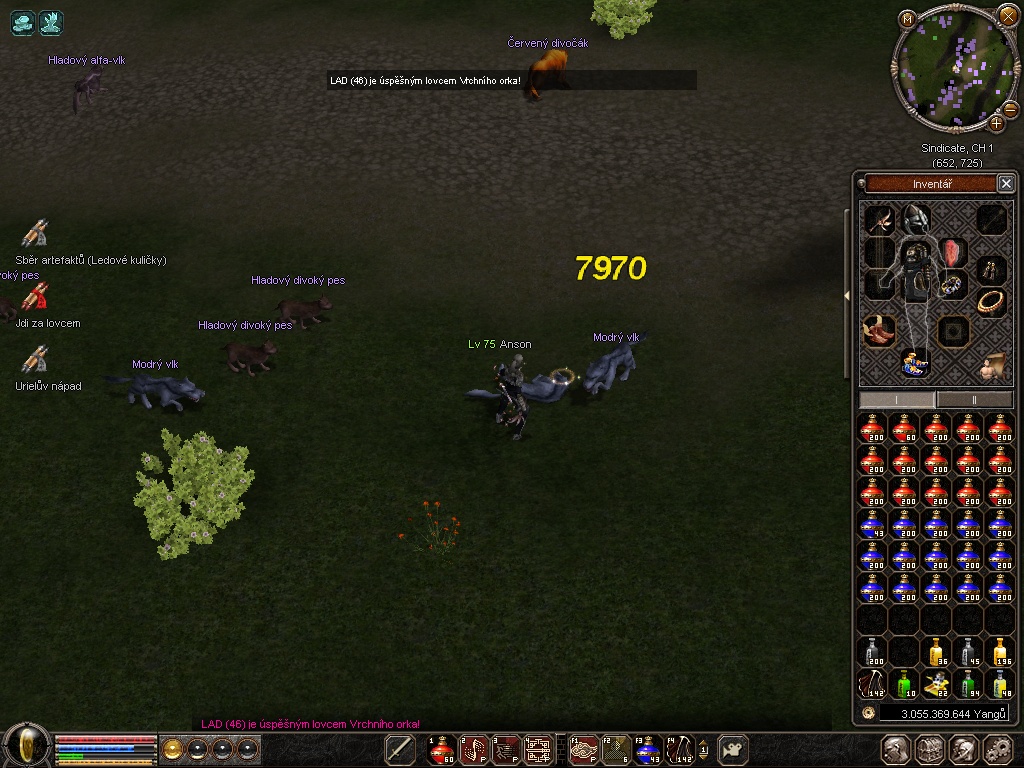Select the equipped boots slot
1024x768 pixels.
pos(879,329)
